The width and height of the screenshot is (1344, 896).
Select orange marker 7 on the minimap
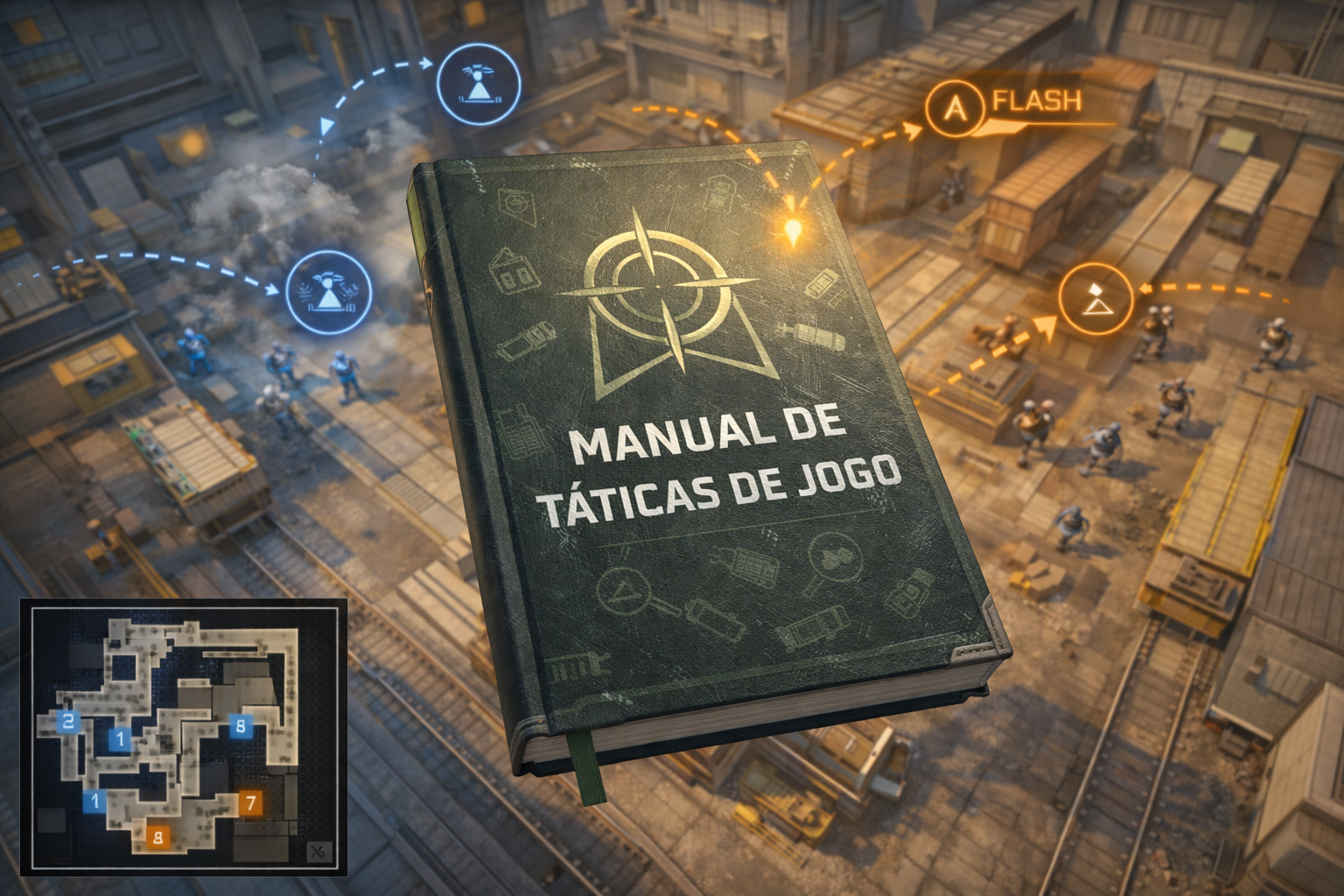250,802
